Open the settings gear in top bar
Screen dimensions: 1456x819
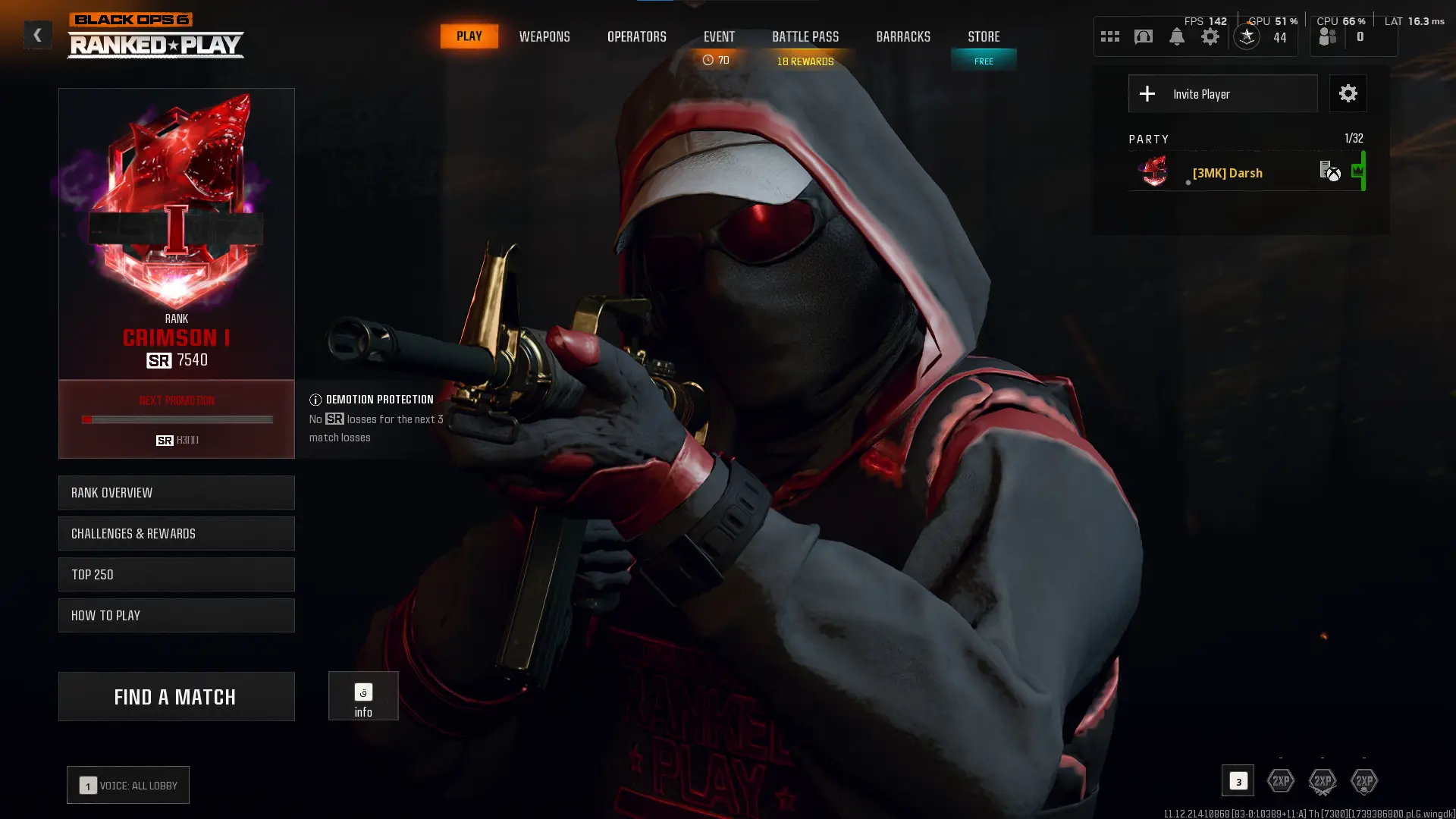coord(1210,36)
